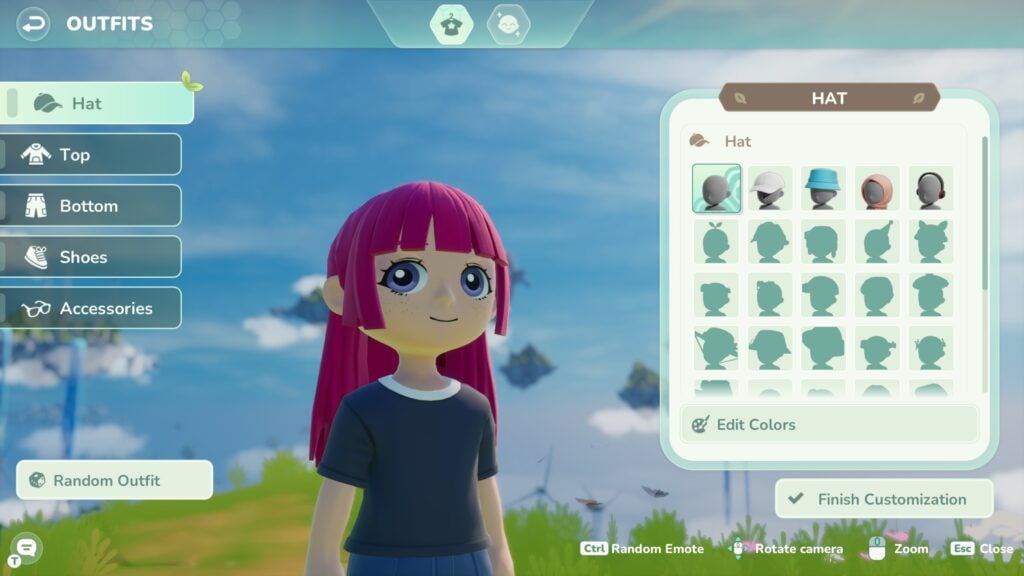
Task: Equip the black headphones
Action: pyautogui.click(x=930, y=188)
